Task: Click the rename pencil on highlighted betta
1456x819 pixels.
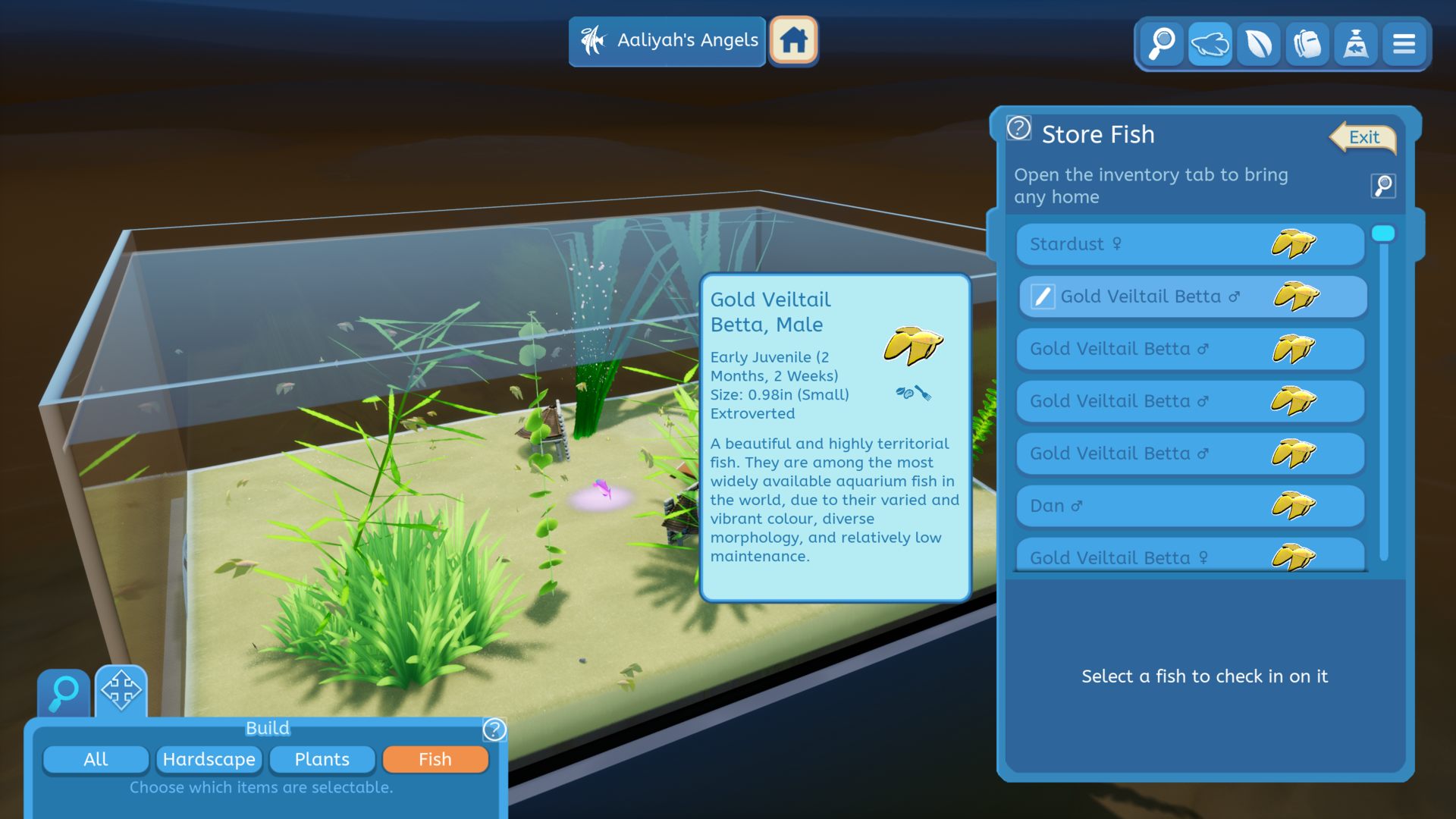Action: 1043,297
